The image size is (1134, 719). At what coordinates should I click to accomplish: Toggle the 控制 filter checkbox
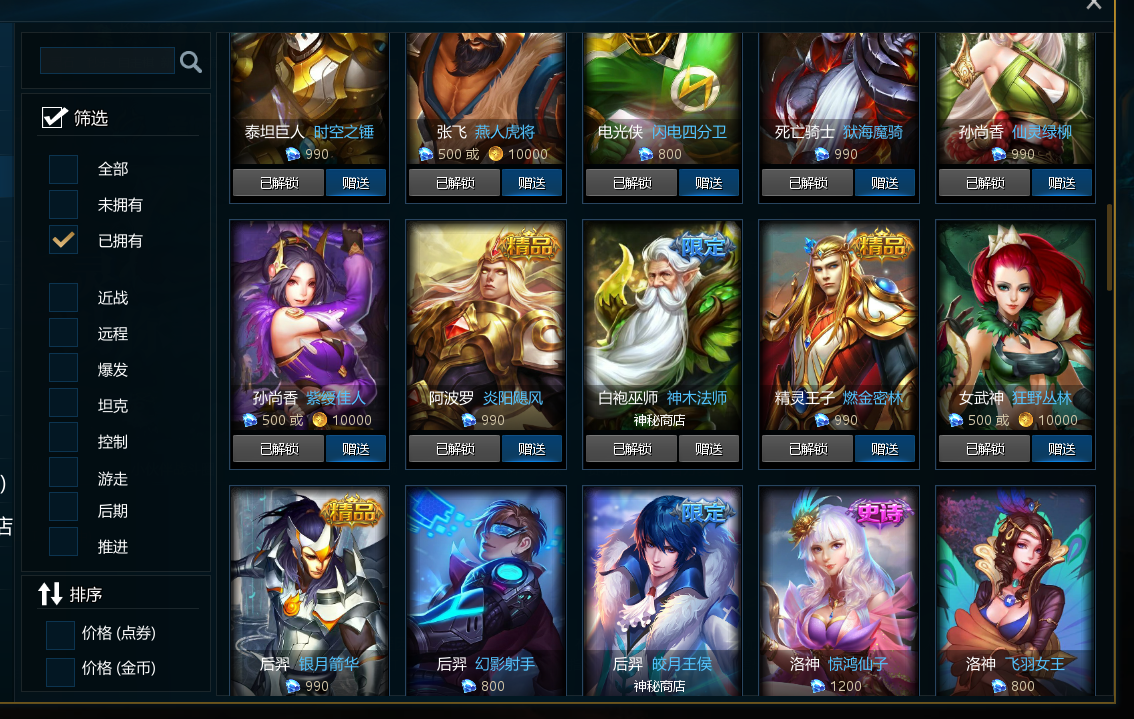64,442
